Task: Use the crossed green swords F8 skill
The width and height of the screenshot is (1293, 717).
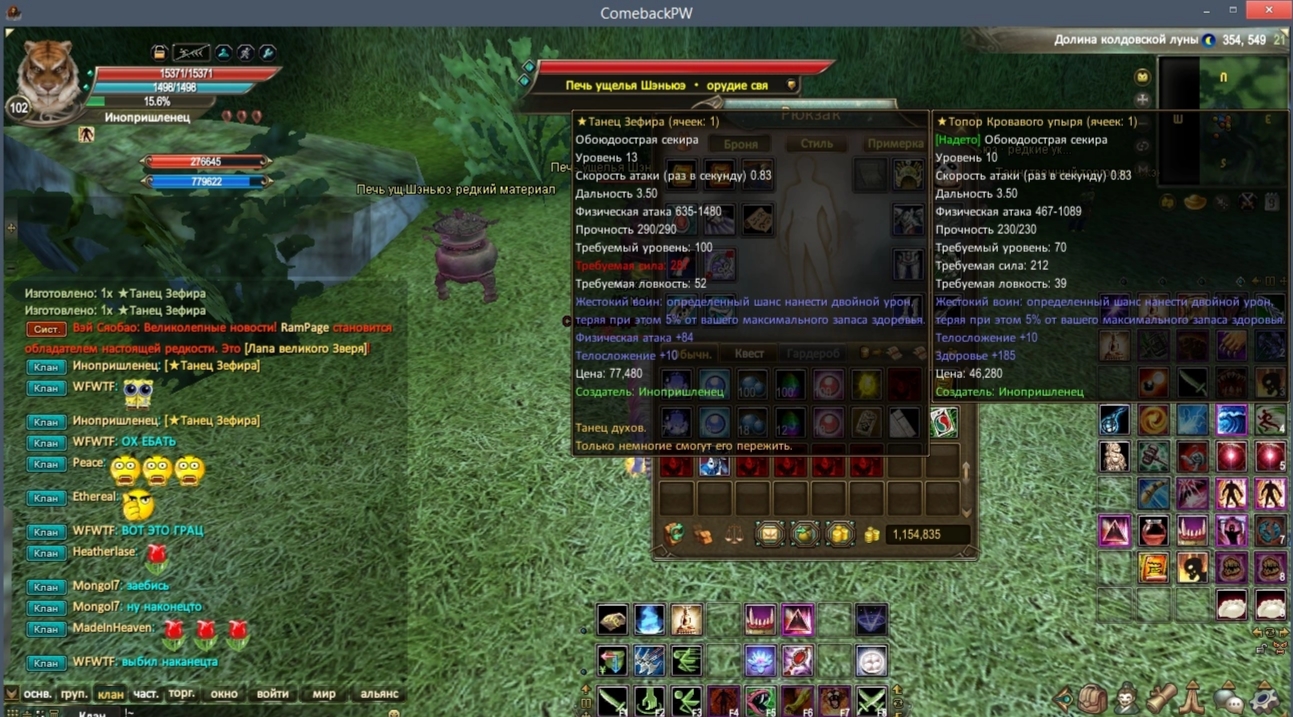Action: pyautogui.click(x=871, y=699)
